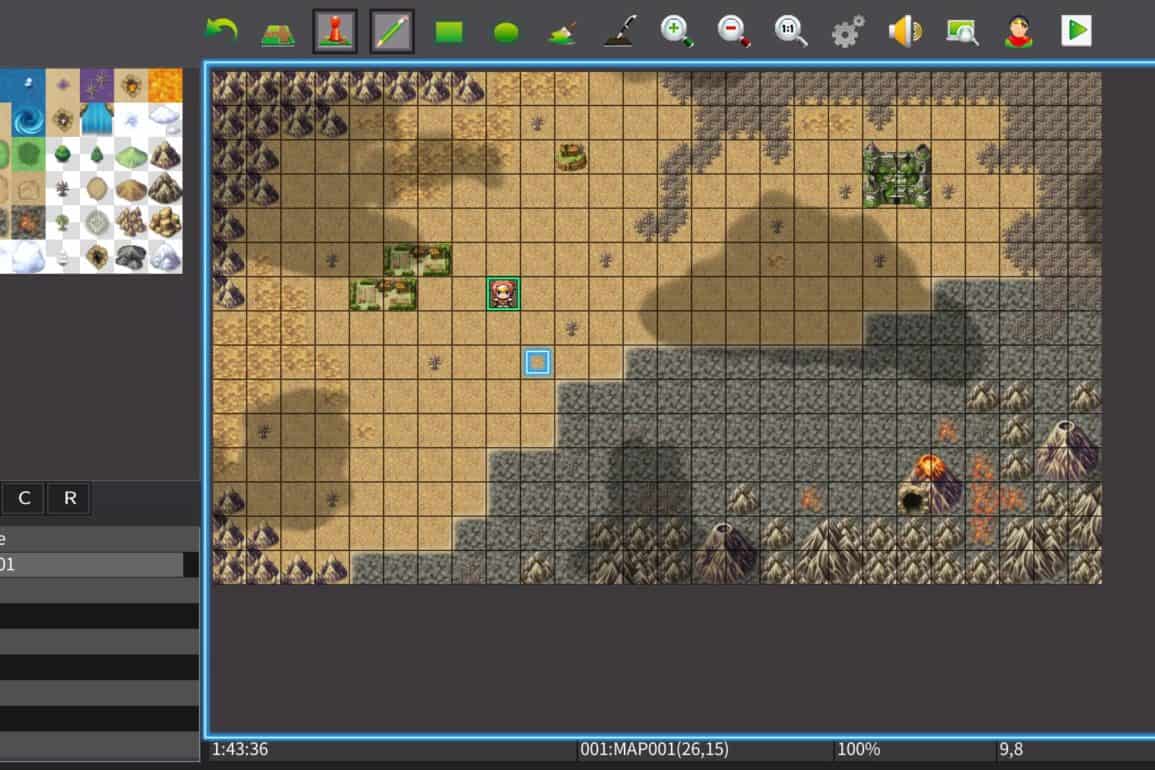Select the flood fill tool

563,32
